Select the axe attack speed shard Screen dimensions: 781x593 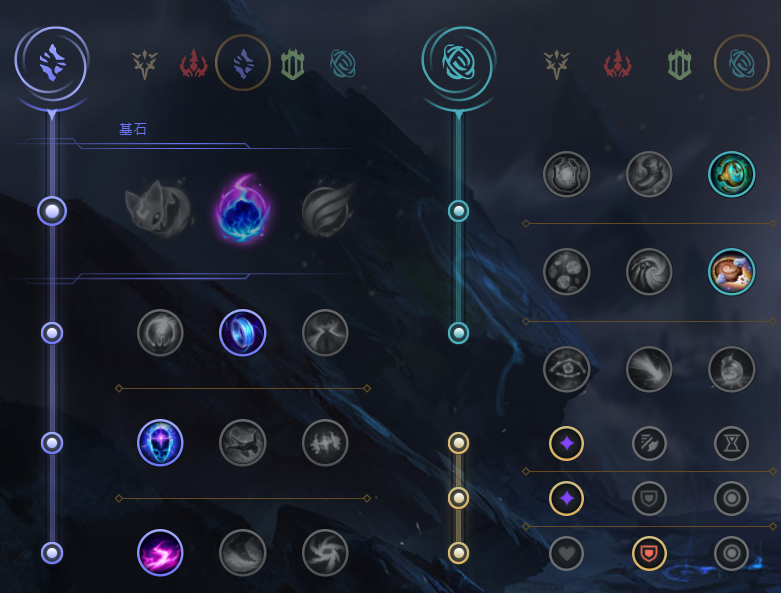649,443
